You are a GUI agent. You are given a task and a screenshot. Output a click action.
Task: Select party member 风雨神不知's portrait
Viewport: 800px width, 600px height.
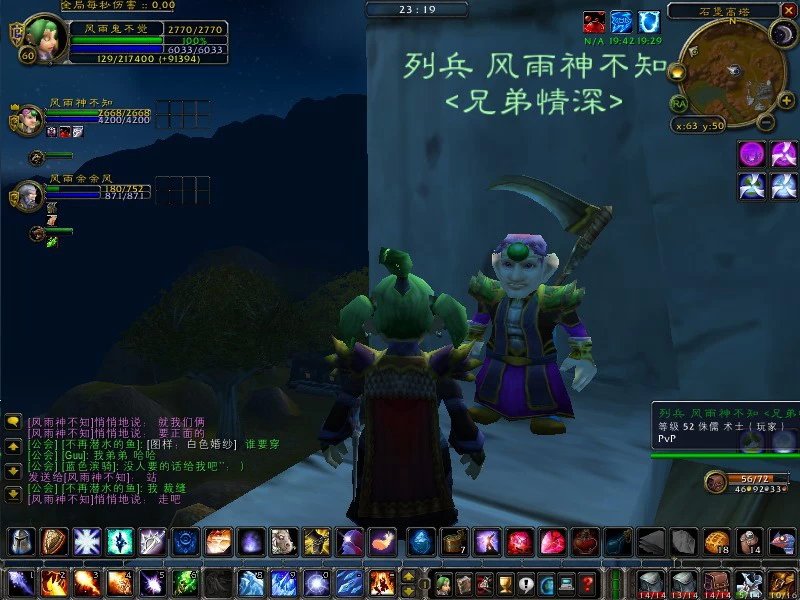coord(27,120)
